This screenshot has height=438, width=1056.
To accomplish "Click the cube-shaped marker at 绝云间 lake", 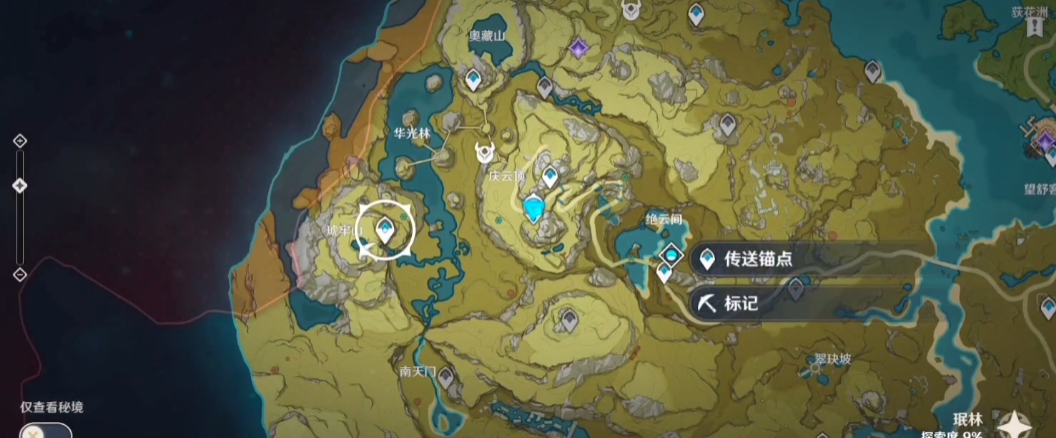I will pos(671,254).
